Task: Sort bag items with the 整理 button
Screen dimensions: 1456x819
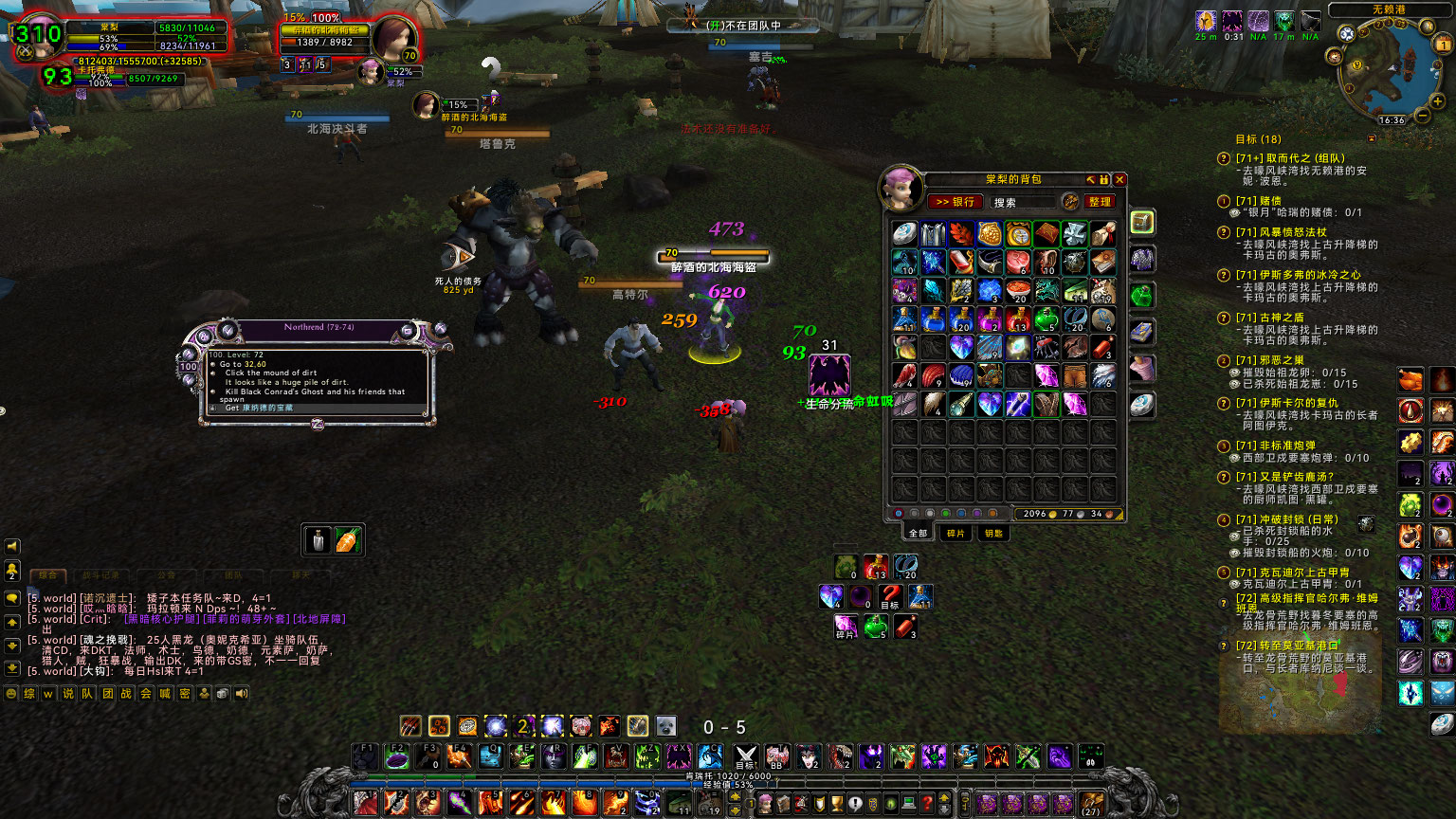Action: 1100,202
